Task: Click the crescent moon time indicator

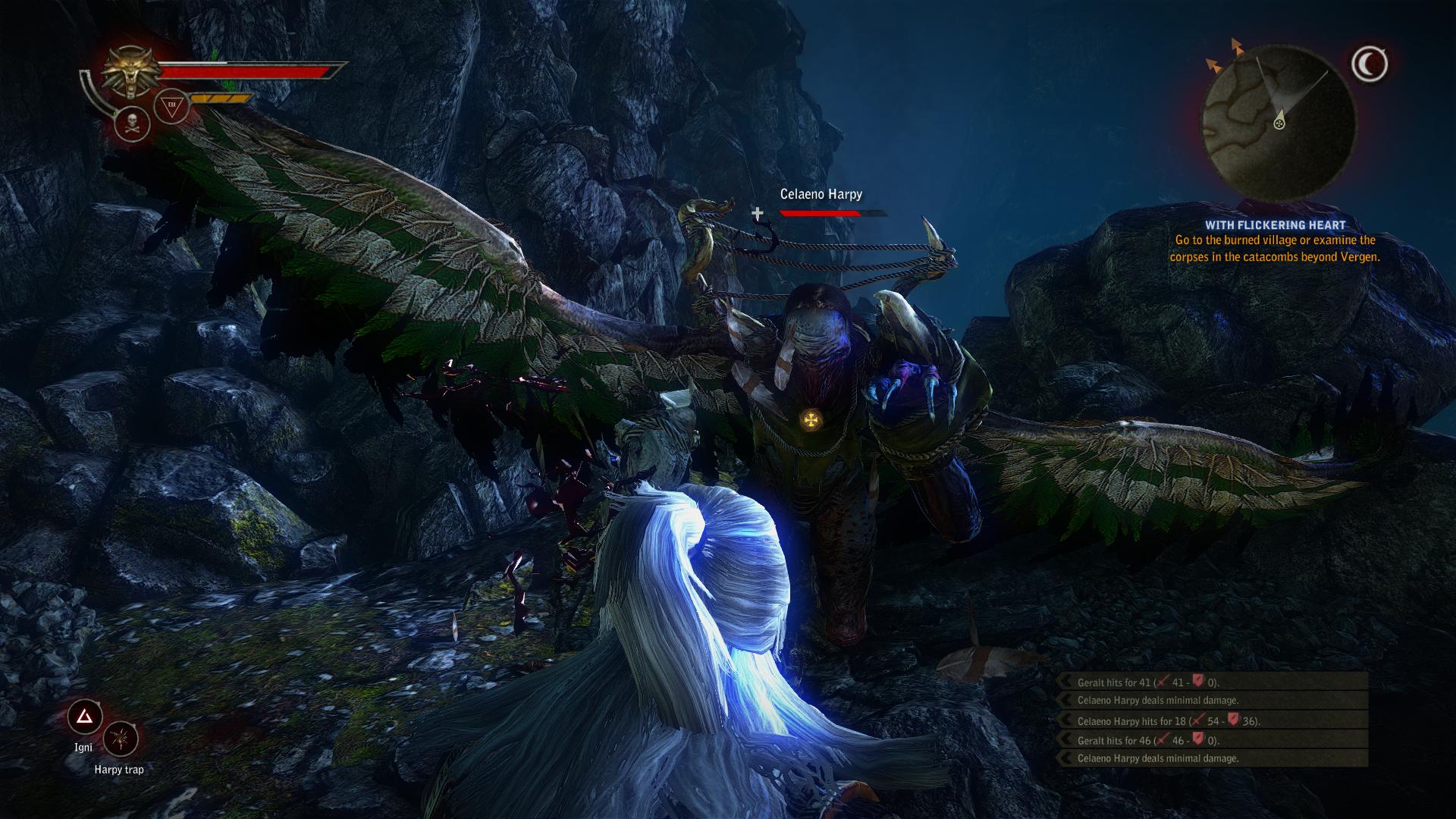Action: (x=1369, y=65)
